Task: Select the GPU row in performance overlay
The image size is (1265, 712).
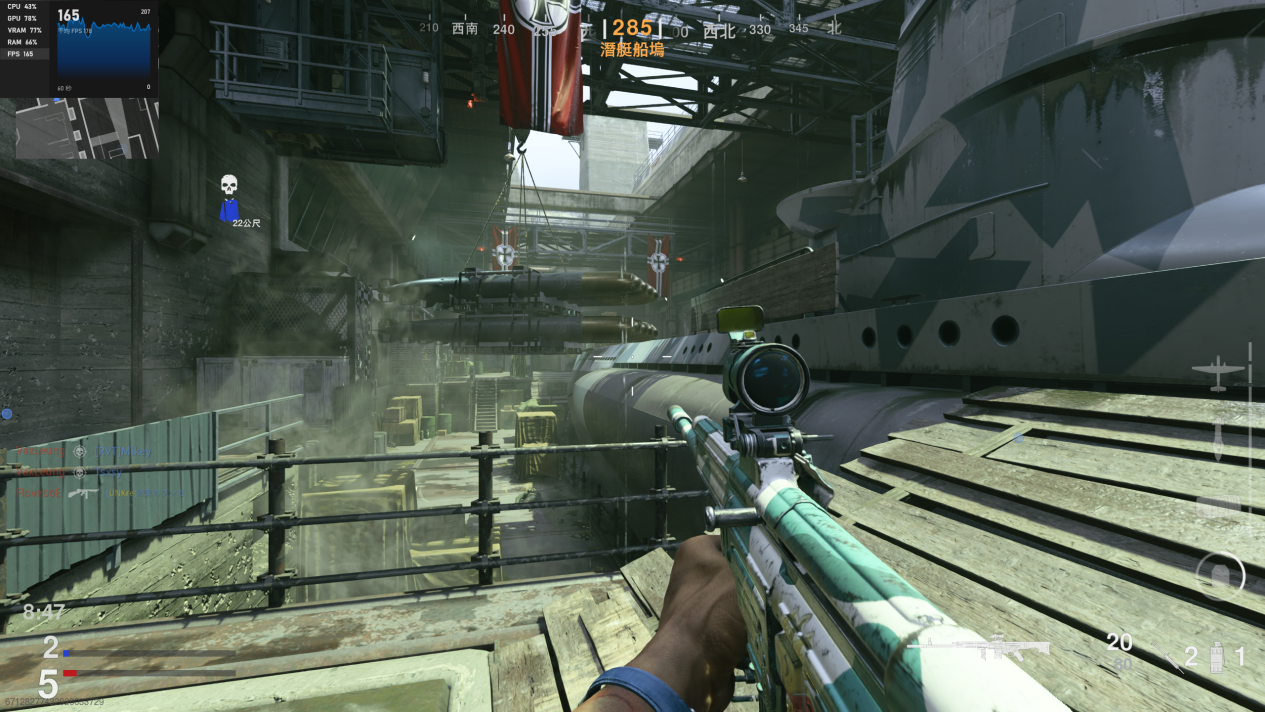Action: coord(22,18)
